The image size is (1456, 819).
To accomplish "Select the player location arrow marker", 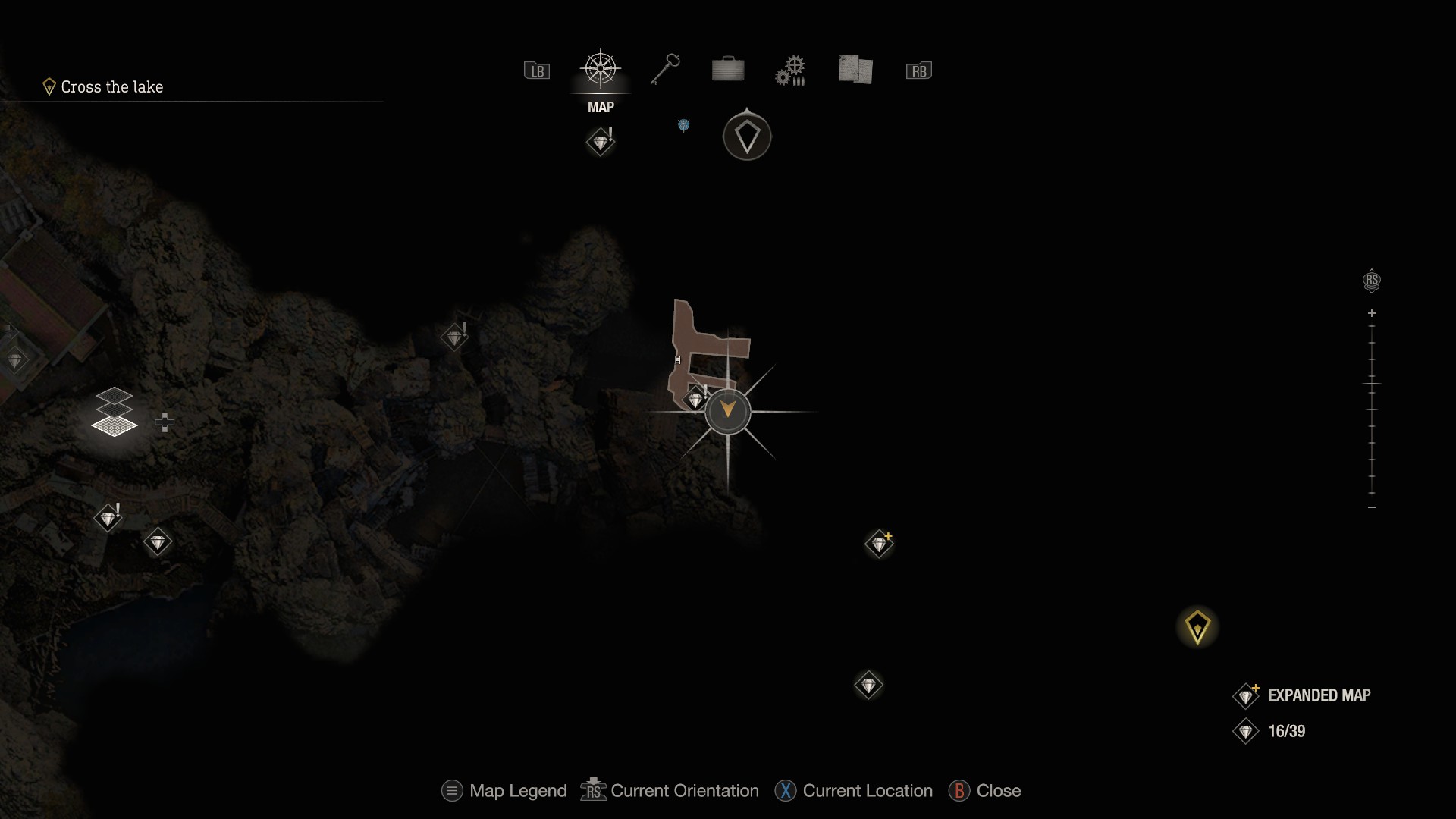I will (728, 412).
